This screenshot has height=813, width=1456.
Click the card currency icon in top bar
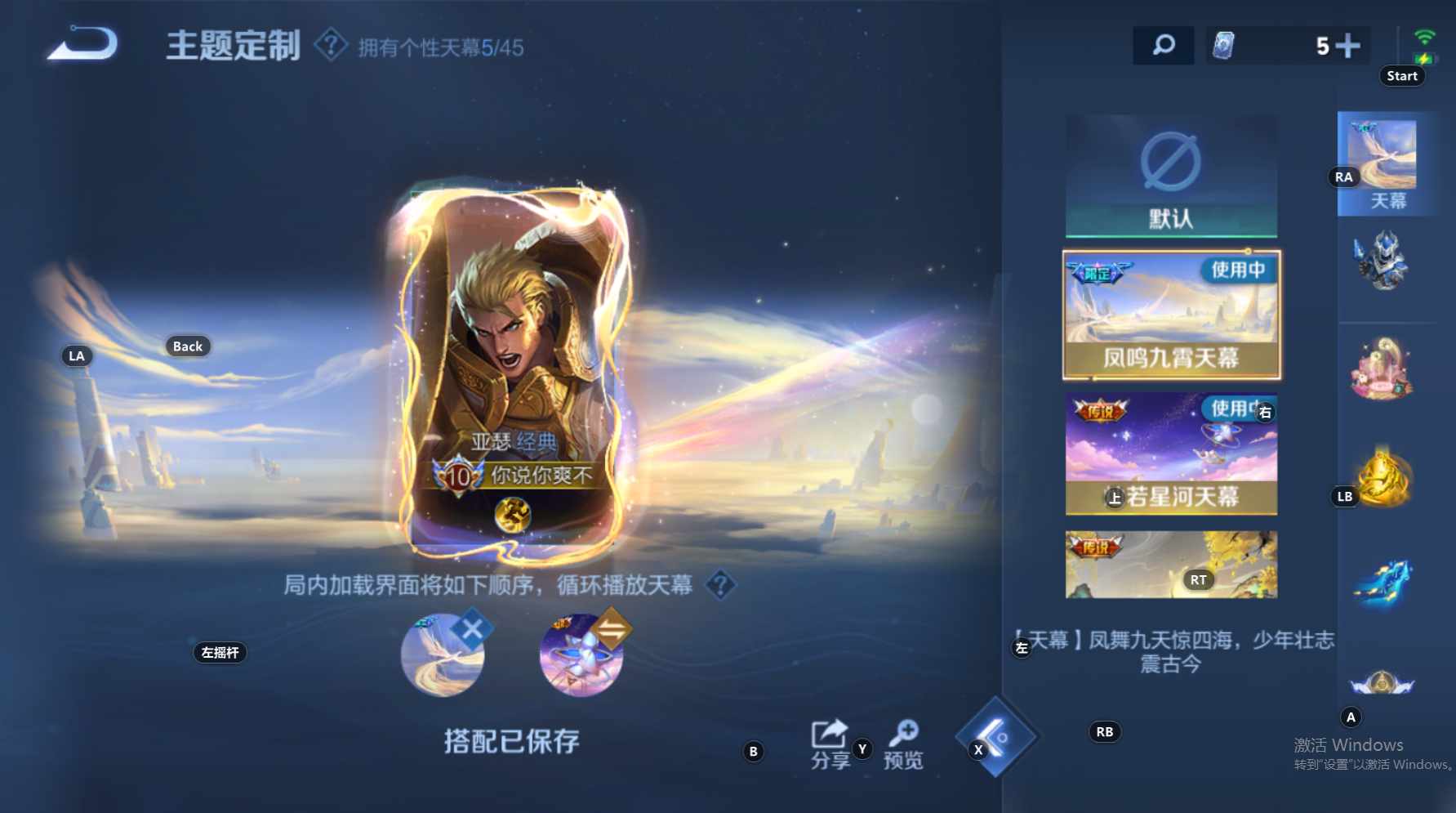(x=1224, y=44)
